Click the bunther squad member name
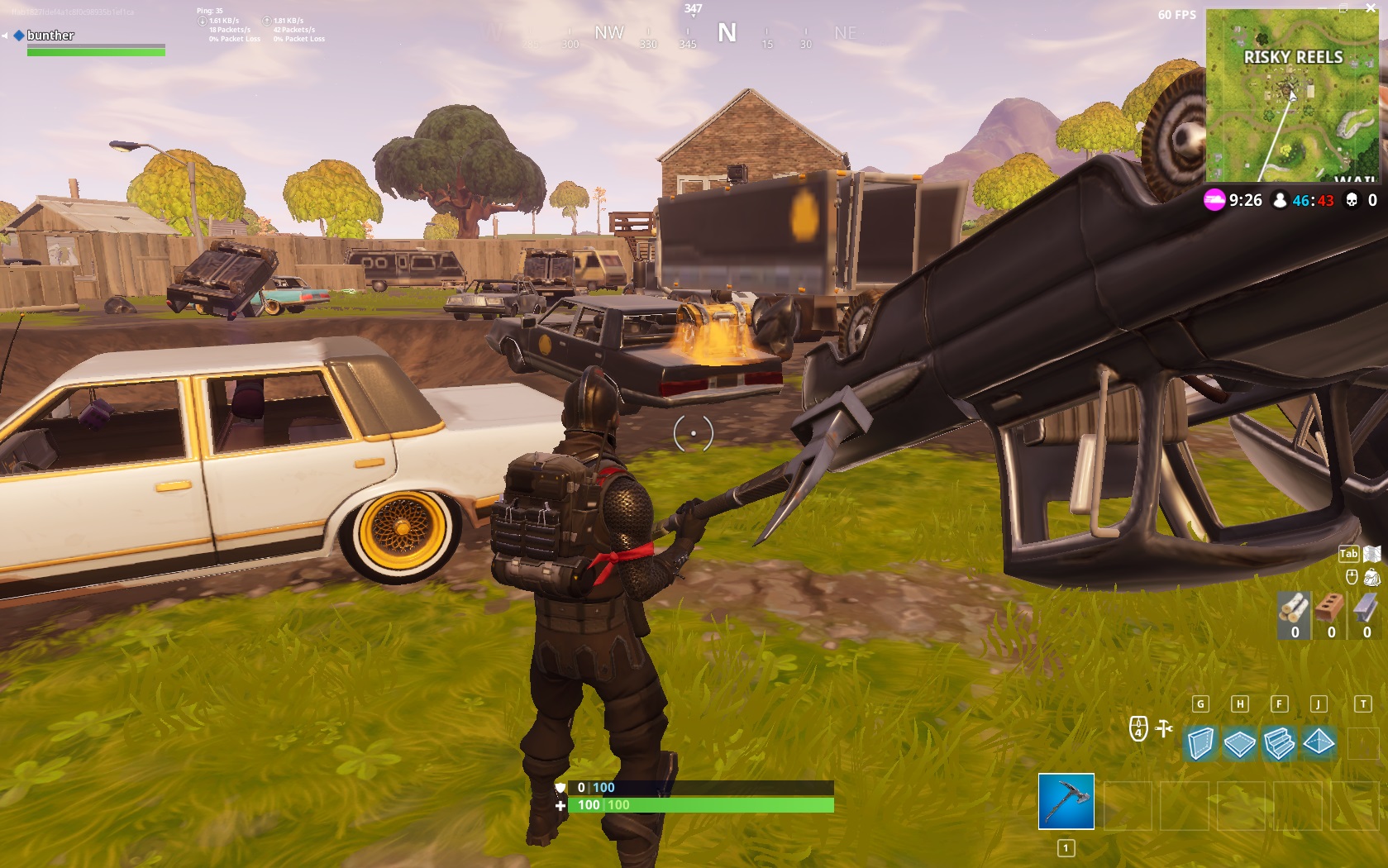1388x868 pixels. pyautogui.click(x=50, y=36)
